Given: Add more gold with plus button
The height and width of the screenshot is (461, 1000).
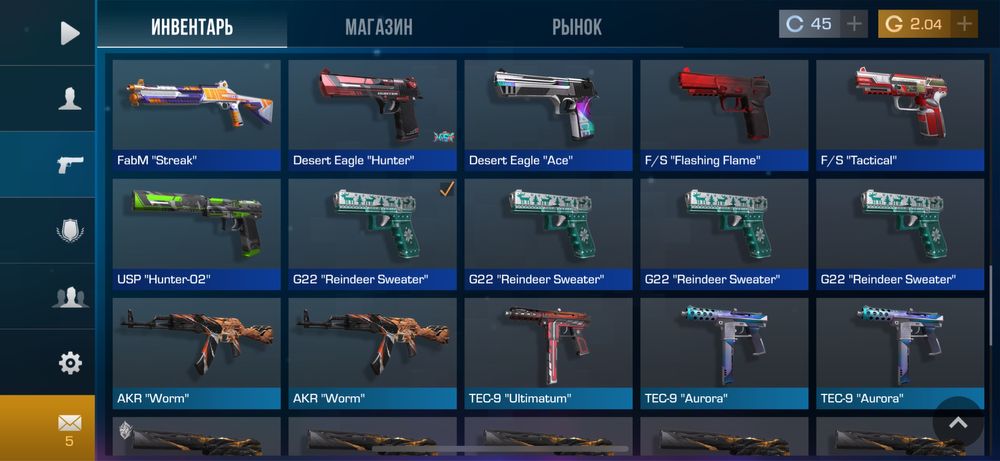Looking at the screenshot, I should tap(964, 24).
